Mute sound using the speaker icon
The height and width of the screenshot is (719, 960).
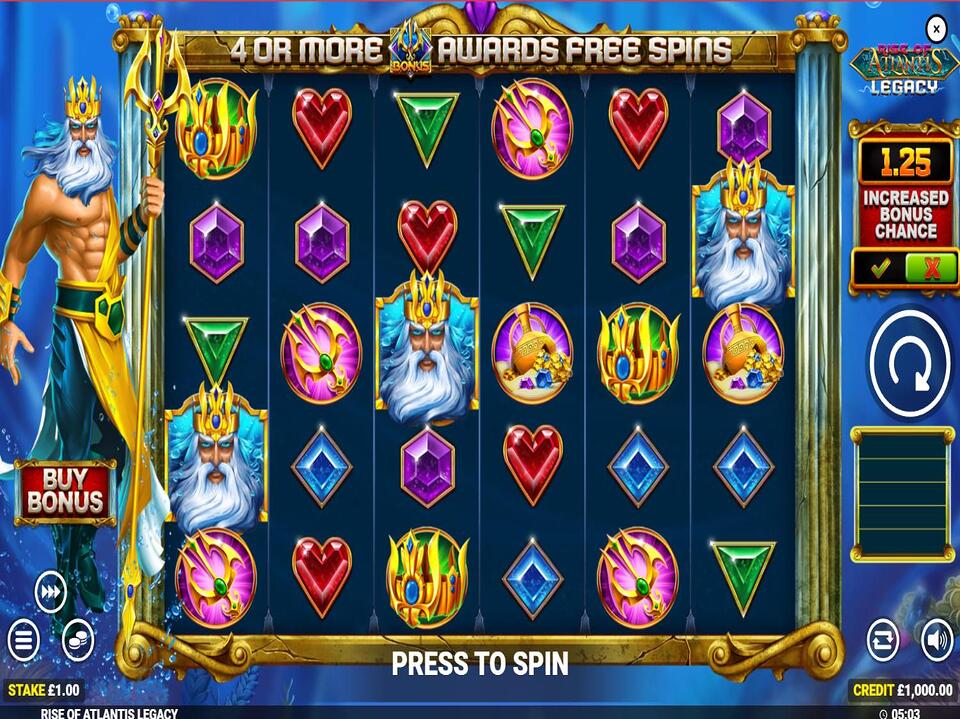(x=936, y=638)
